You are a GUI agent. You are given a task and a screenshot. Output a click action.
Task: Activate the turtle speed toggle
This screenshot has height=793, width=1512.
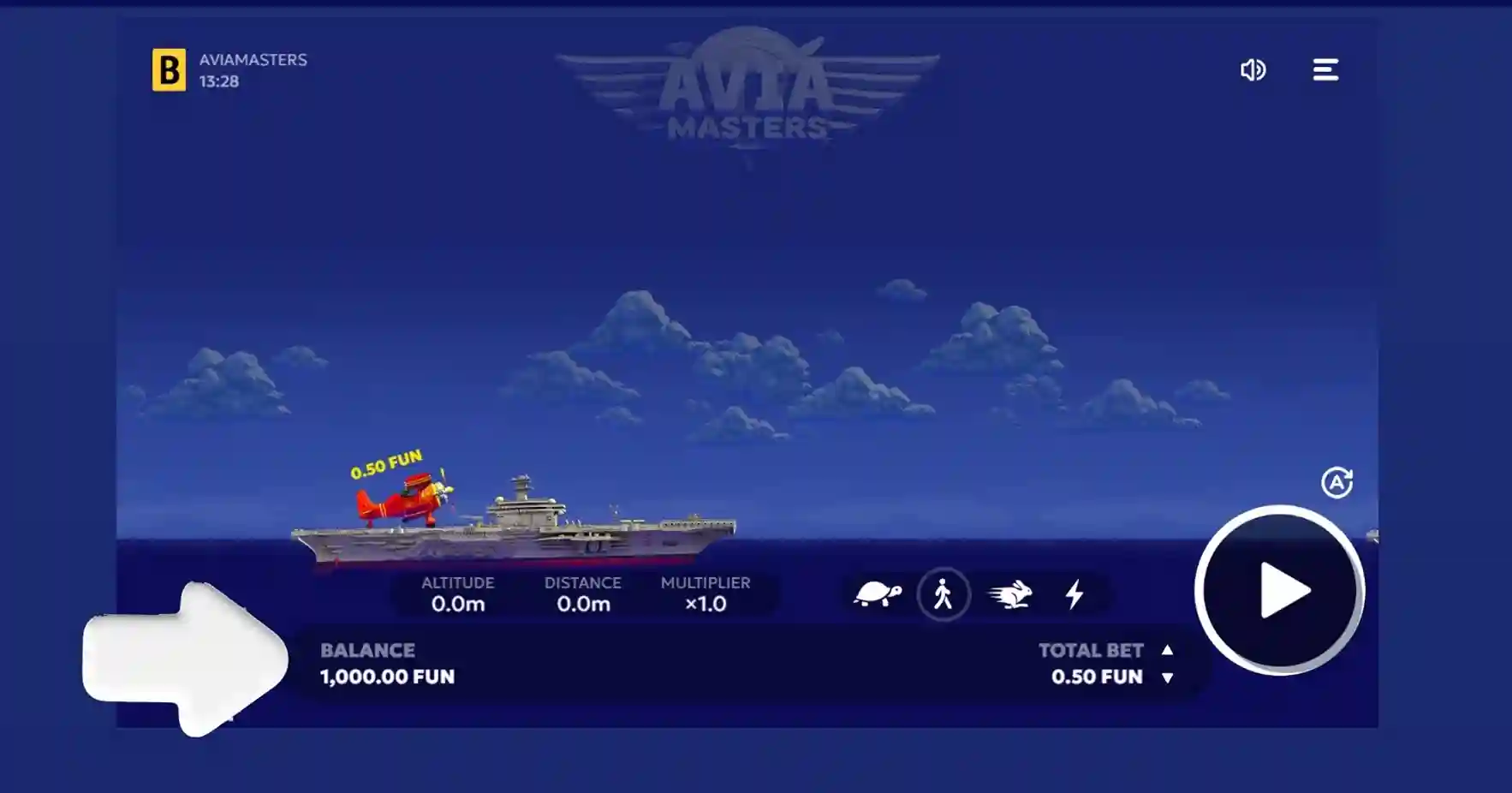(x=876, y=591)
